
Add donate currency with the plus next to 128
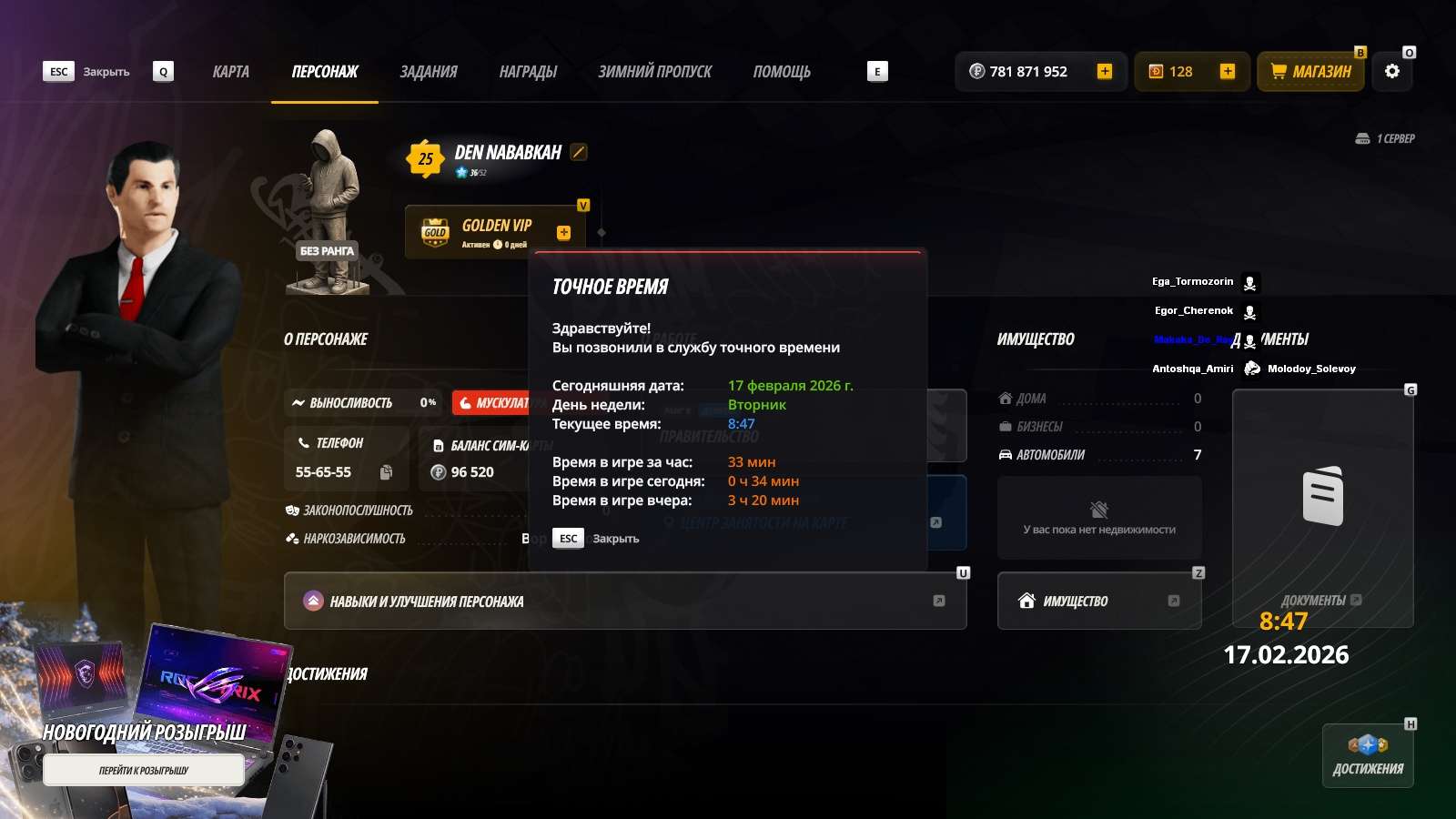point(1227,71)
